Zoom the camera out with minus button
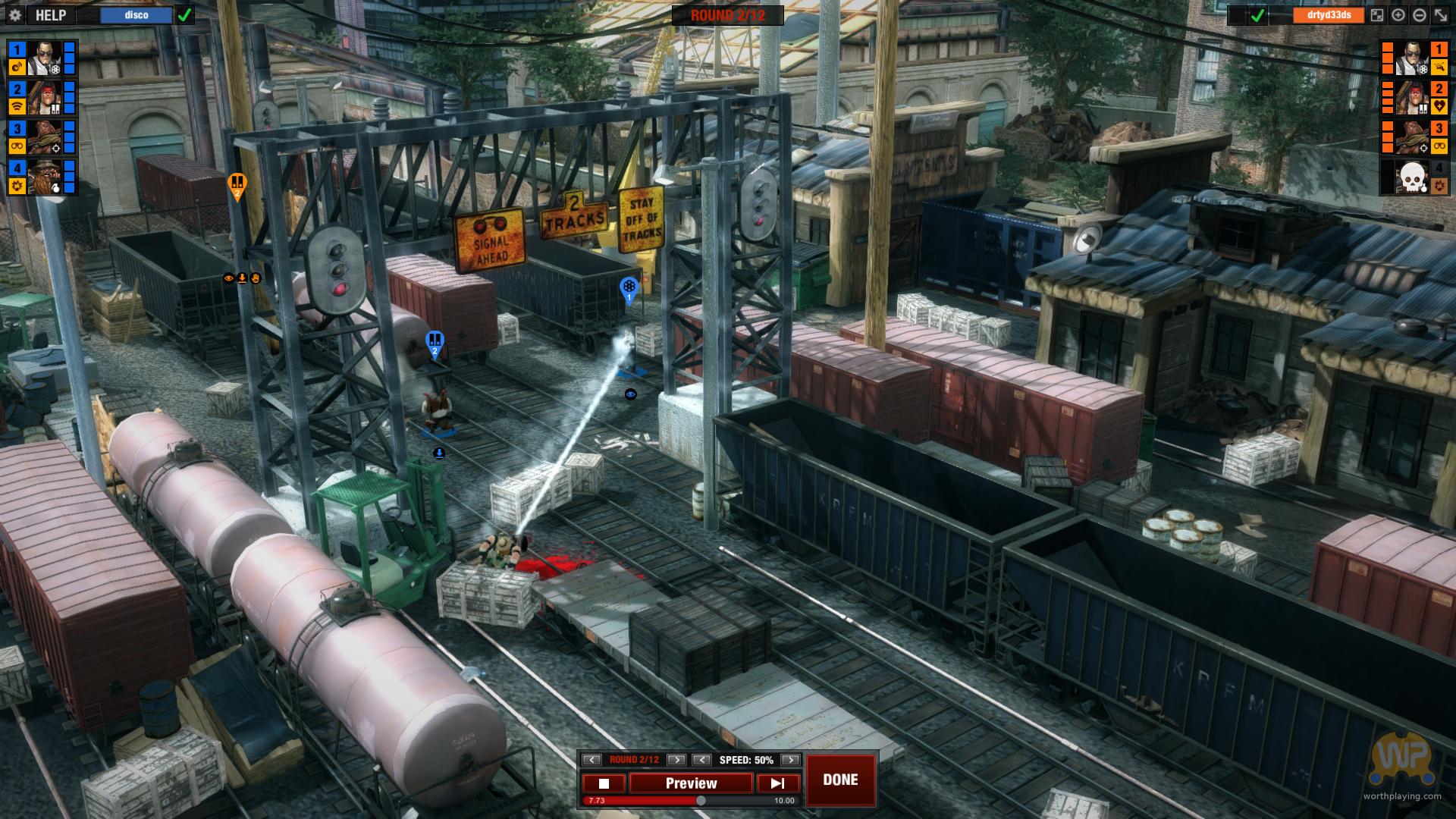The height and width of the screenshot is (819, 1456). [1420, 15]
